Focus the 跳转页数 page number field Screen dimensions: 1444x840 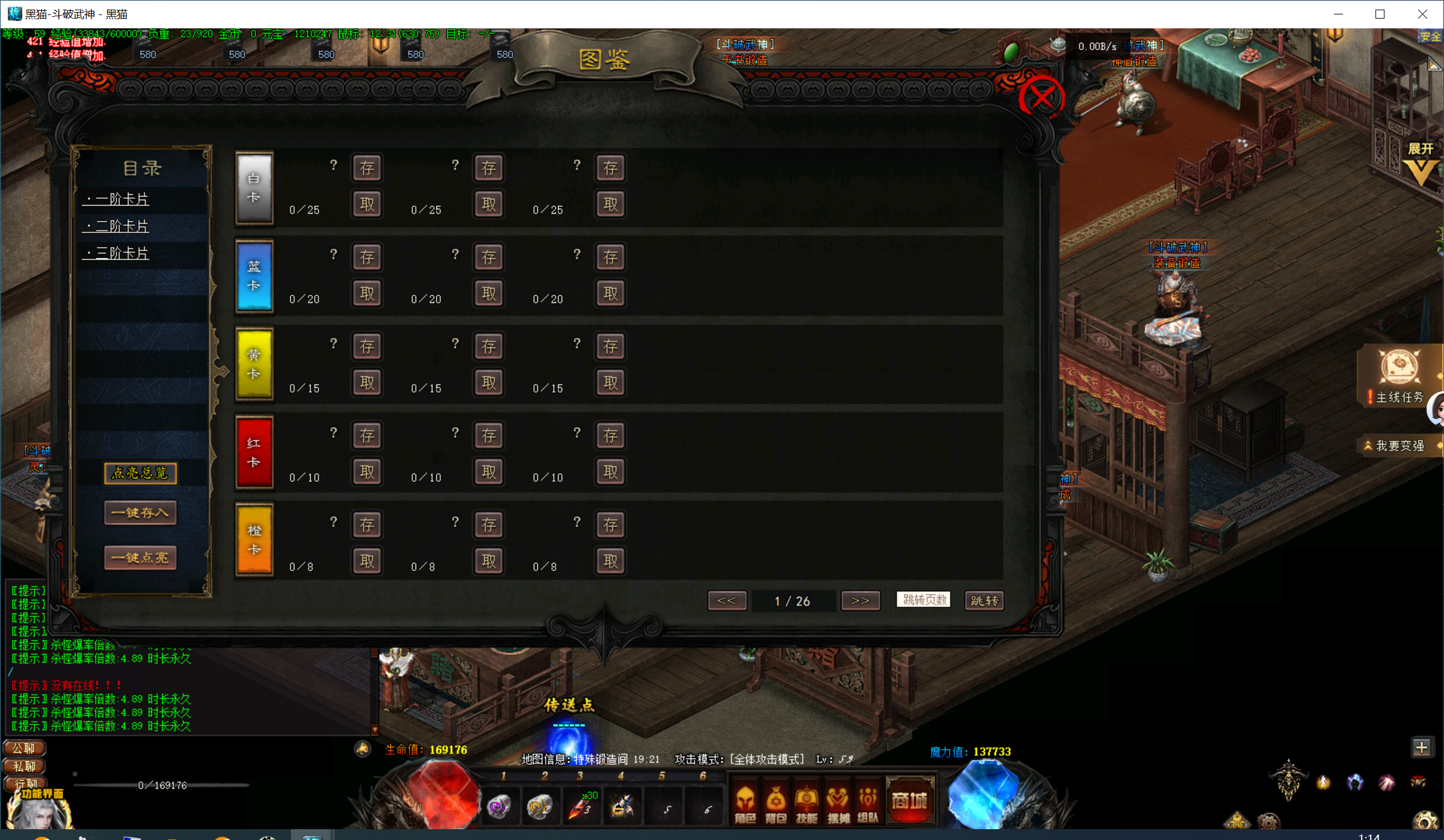923,600
